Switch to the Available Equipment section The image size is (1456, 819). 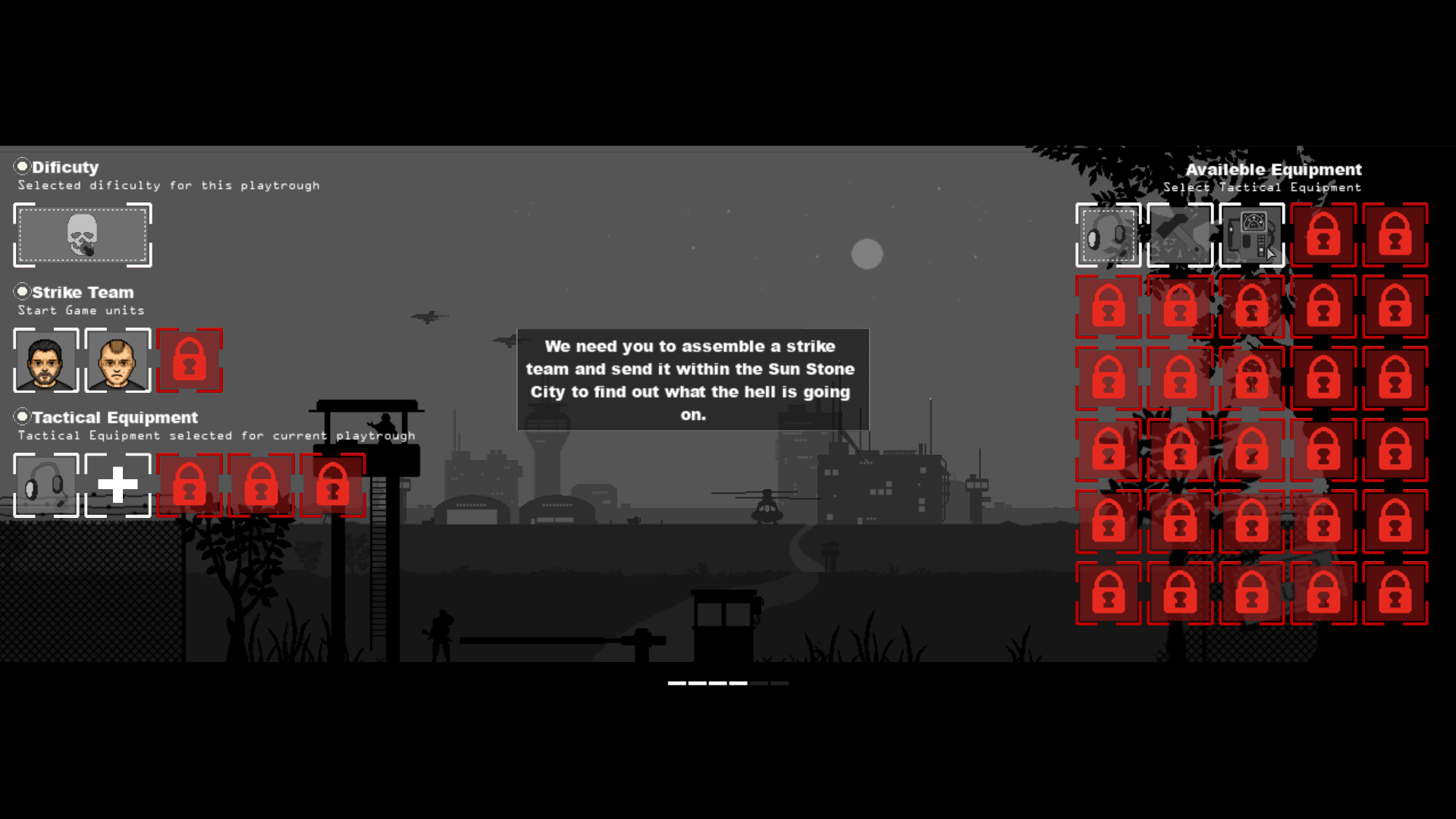[x=1274, y=170]
